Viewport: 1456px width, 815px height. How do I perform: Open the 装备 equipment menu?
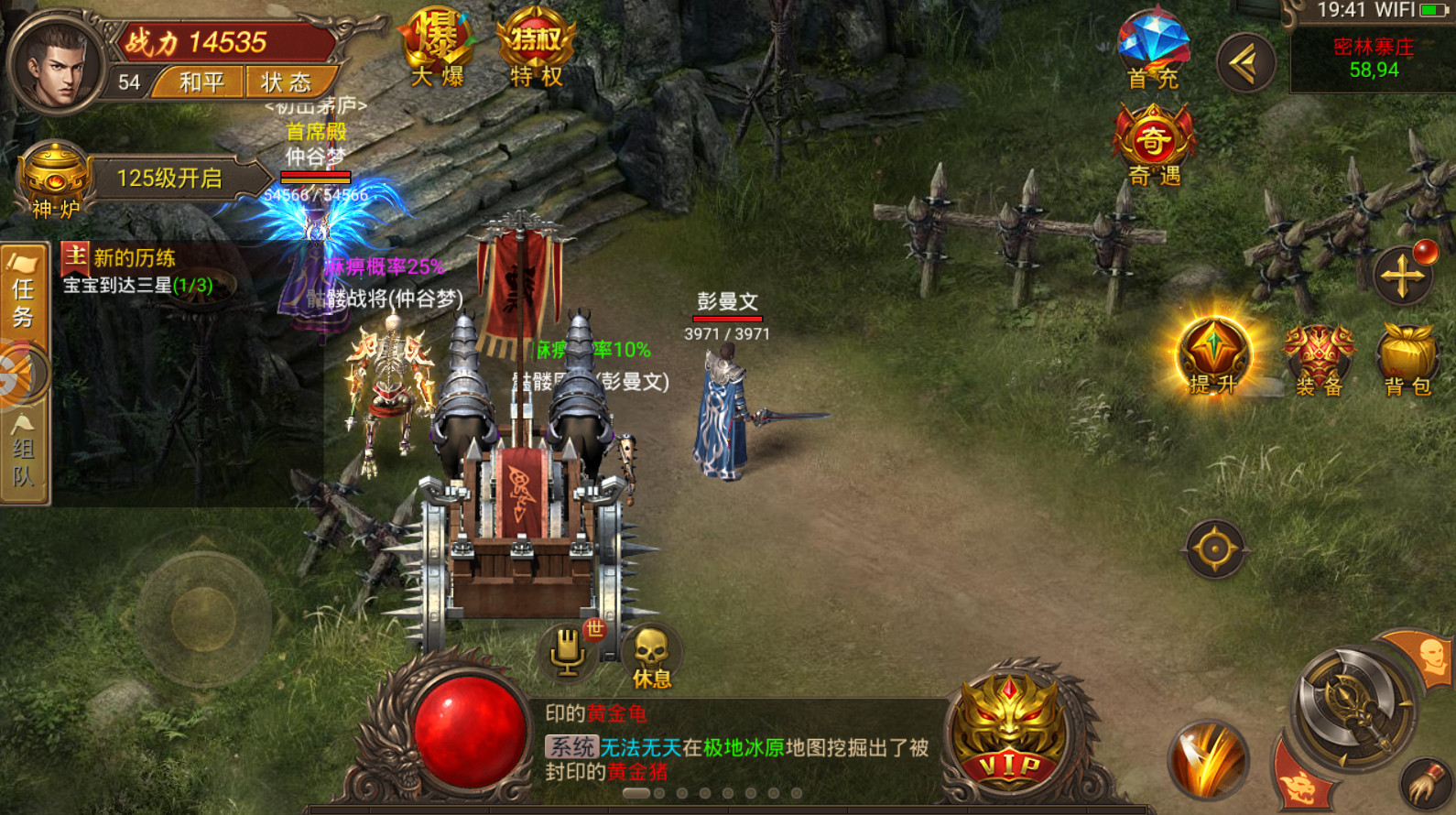[1319, 359]
